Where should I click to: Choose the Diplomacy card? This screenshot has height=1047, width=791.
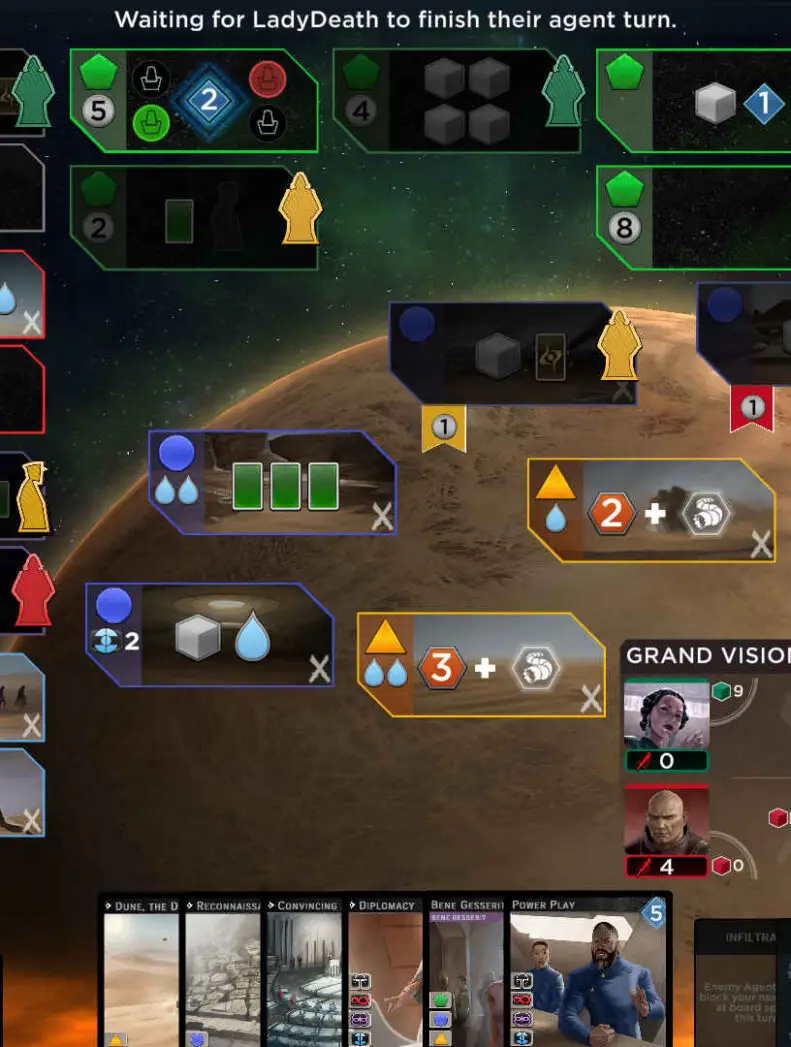tap(387, 975)
